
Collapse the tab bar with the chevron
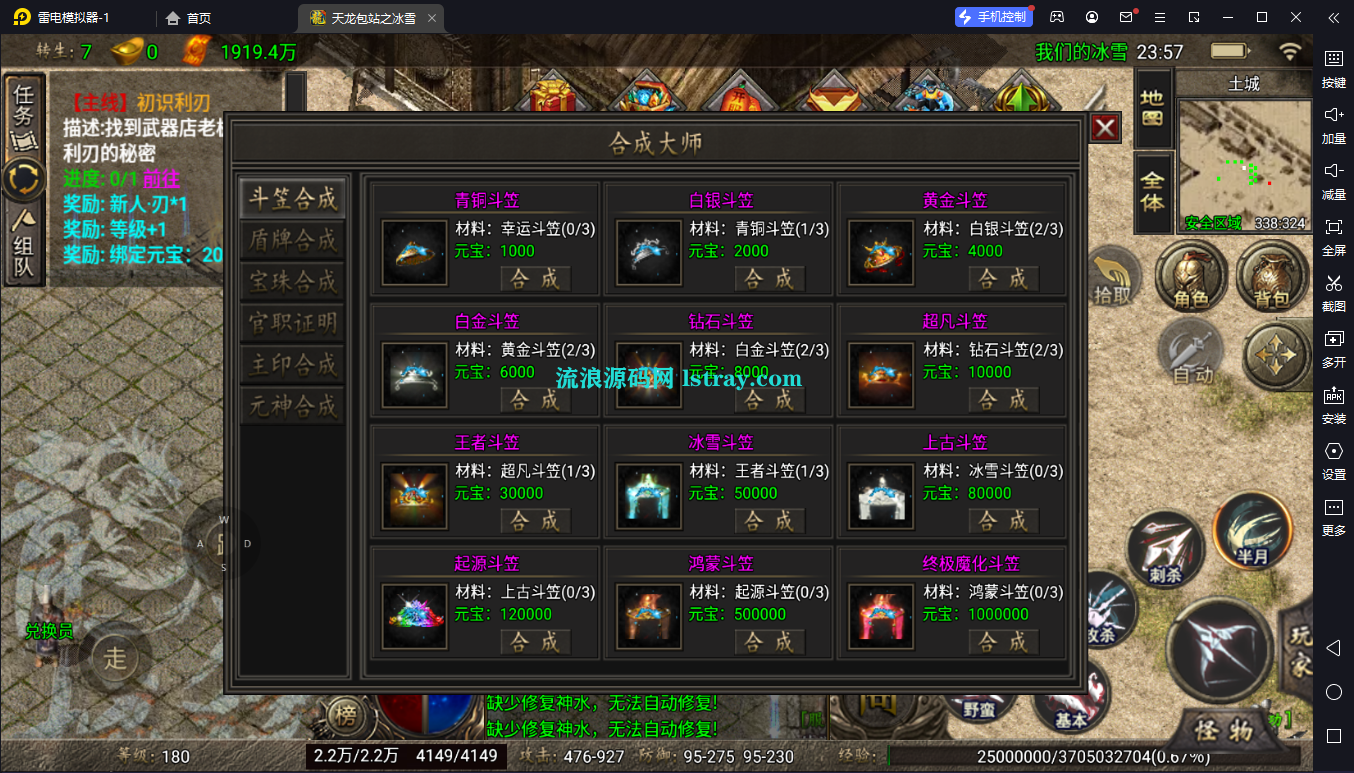coord(1333,17)
